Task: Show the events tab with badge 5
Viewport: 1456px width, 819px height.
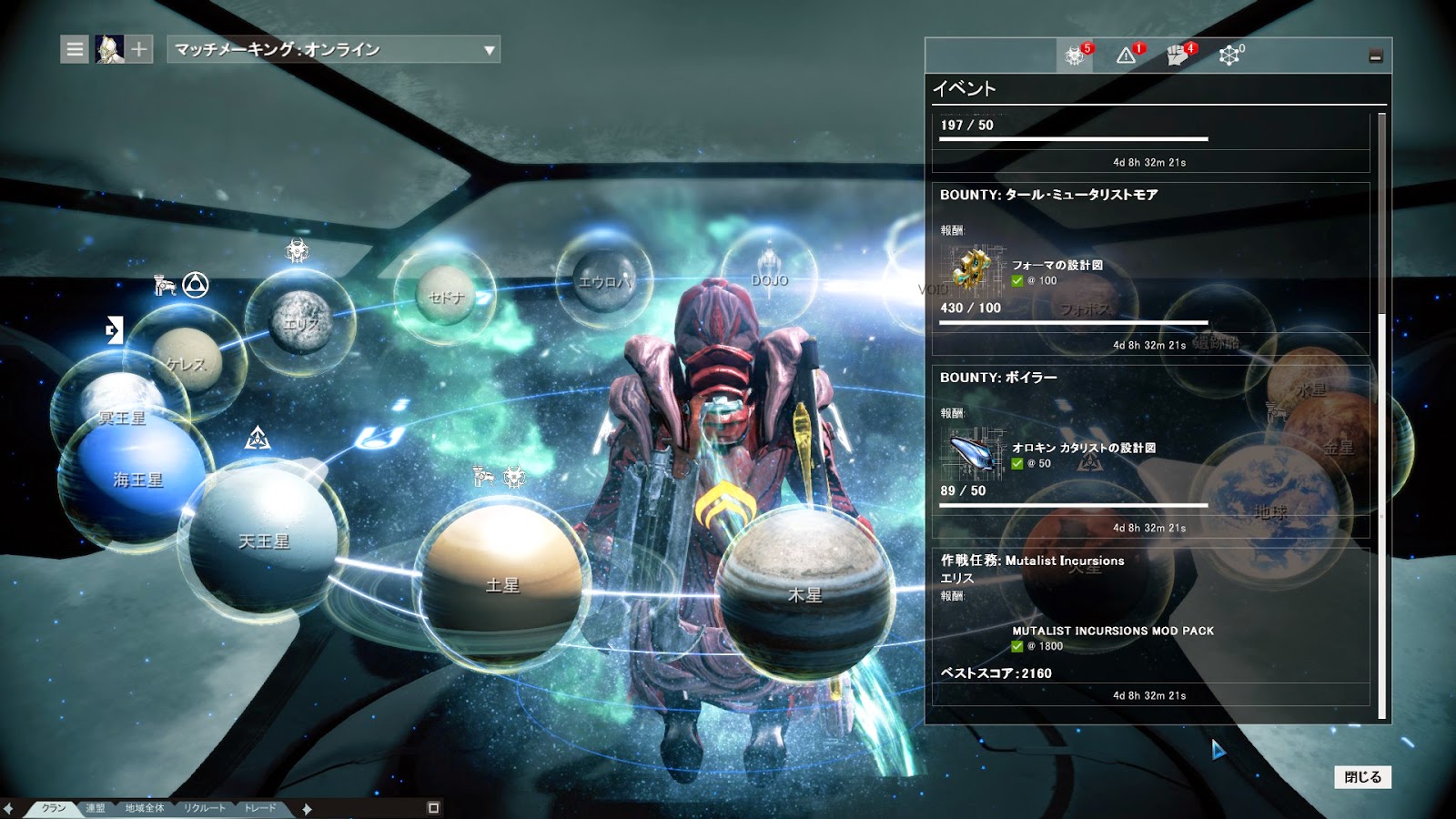Action: [x=1076, y=56]
